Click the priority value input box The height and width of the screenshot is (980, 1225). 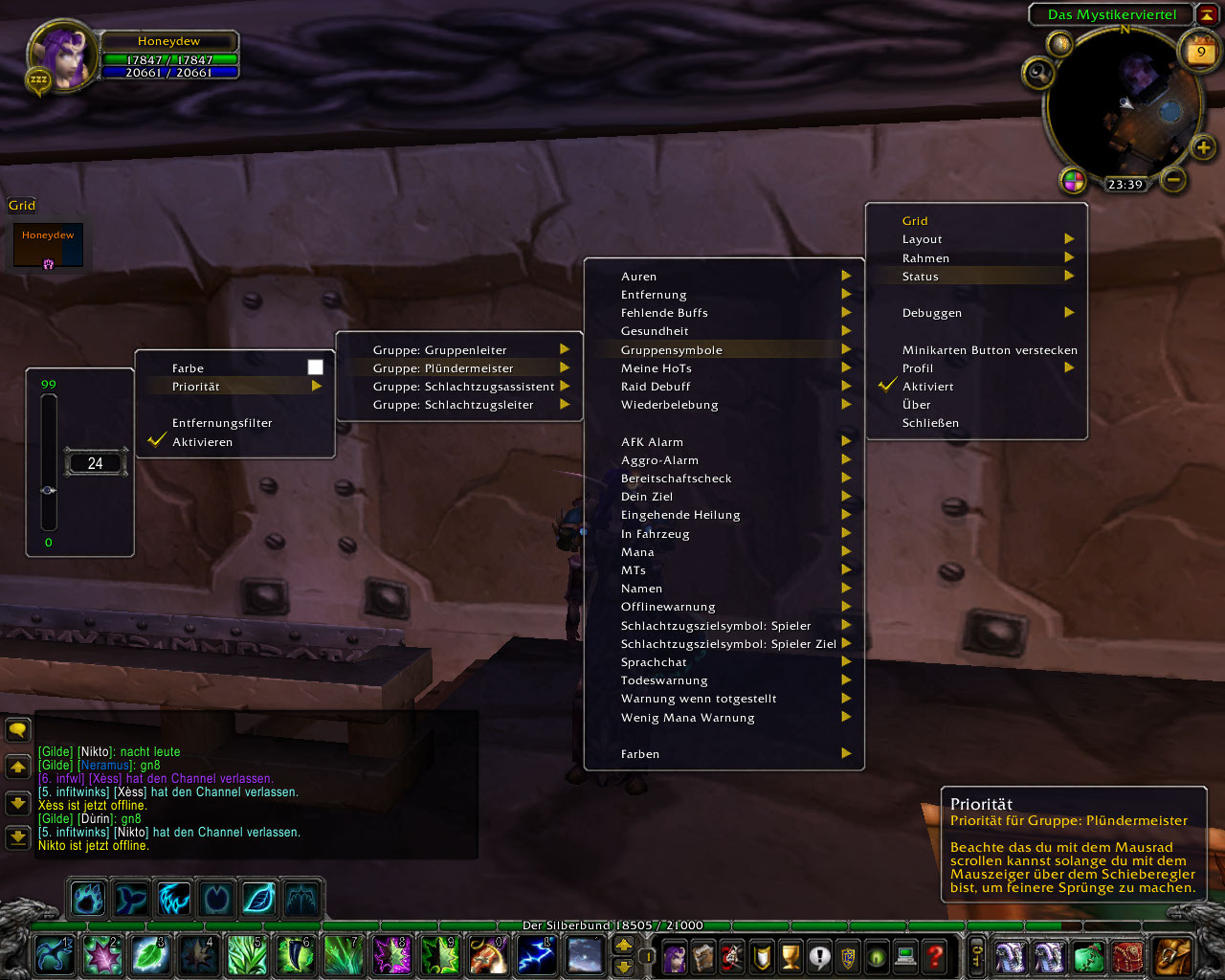tap(95, 463)
